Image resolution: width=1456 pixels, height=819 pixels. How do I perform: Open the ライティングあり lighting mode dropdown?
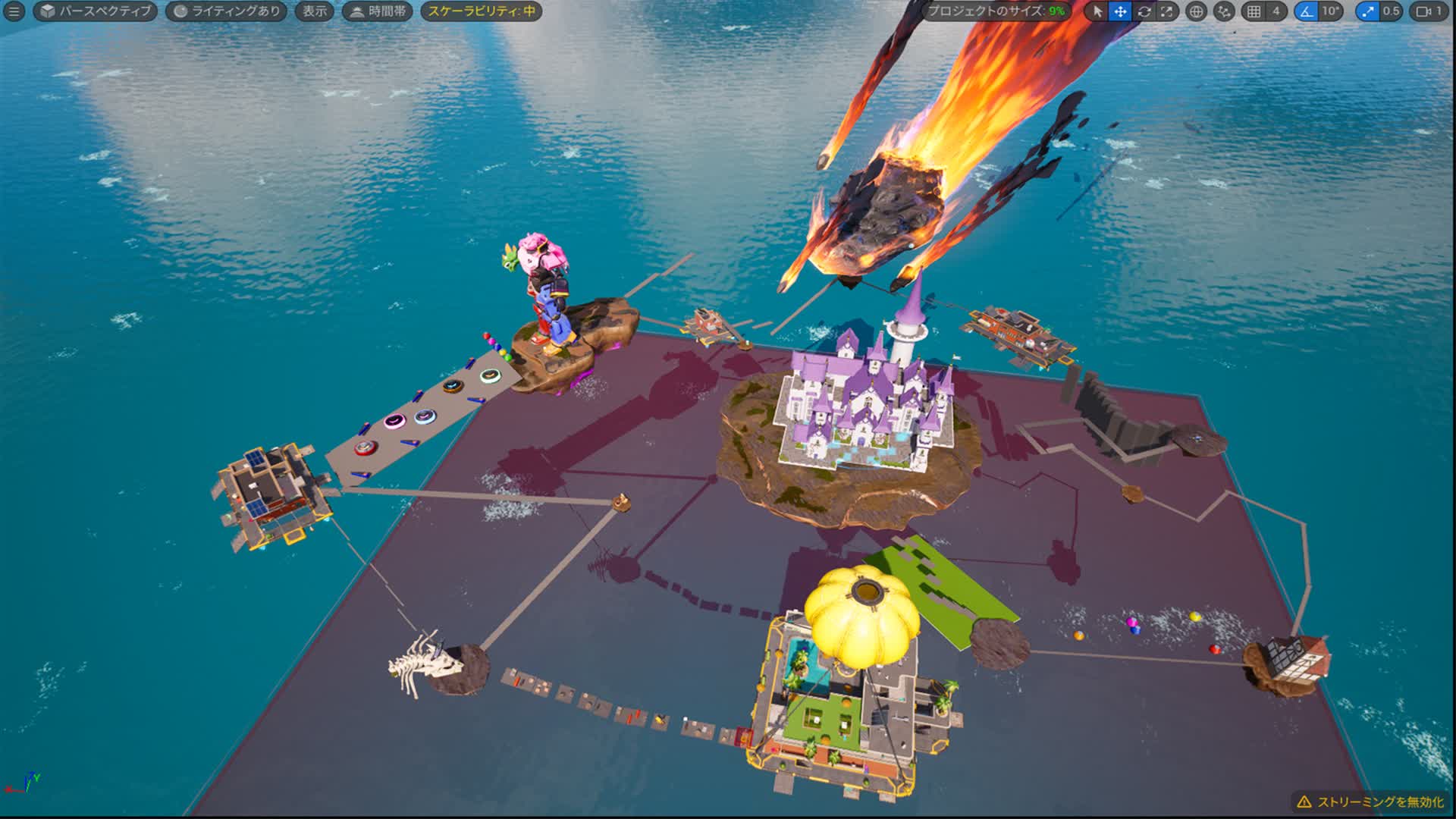(226, 11)
